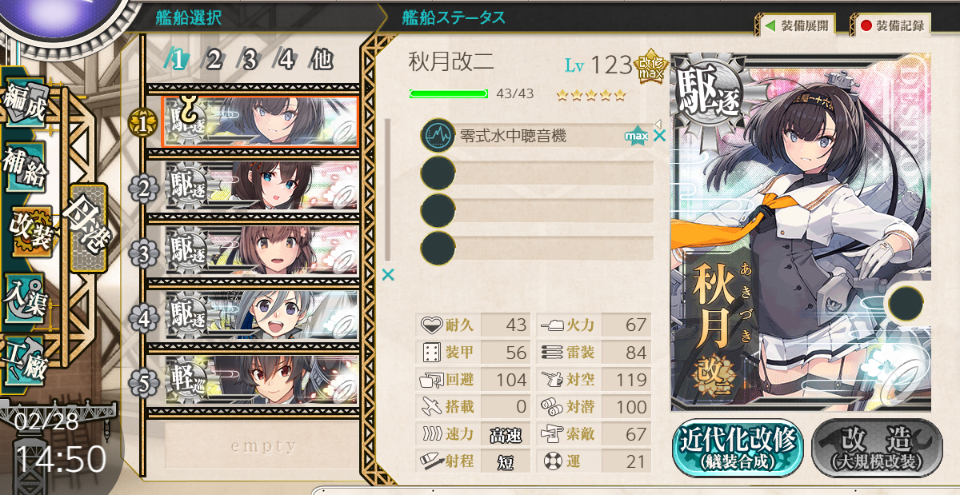Switch to fleet tab 4
This screenshot has width=960, height=495.
[286, 59]
